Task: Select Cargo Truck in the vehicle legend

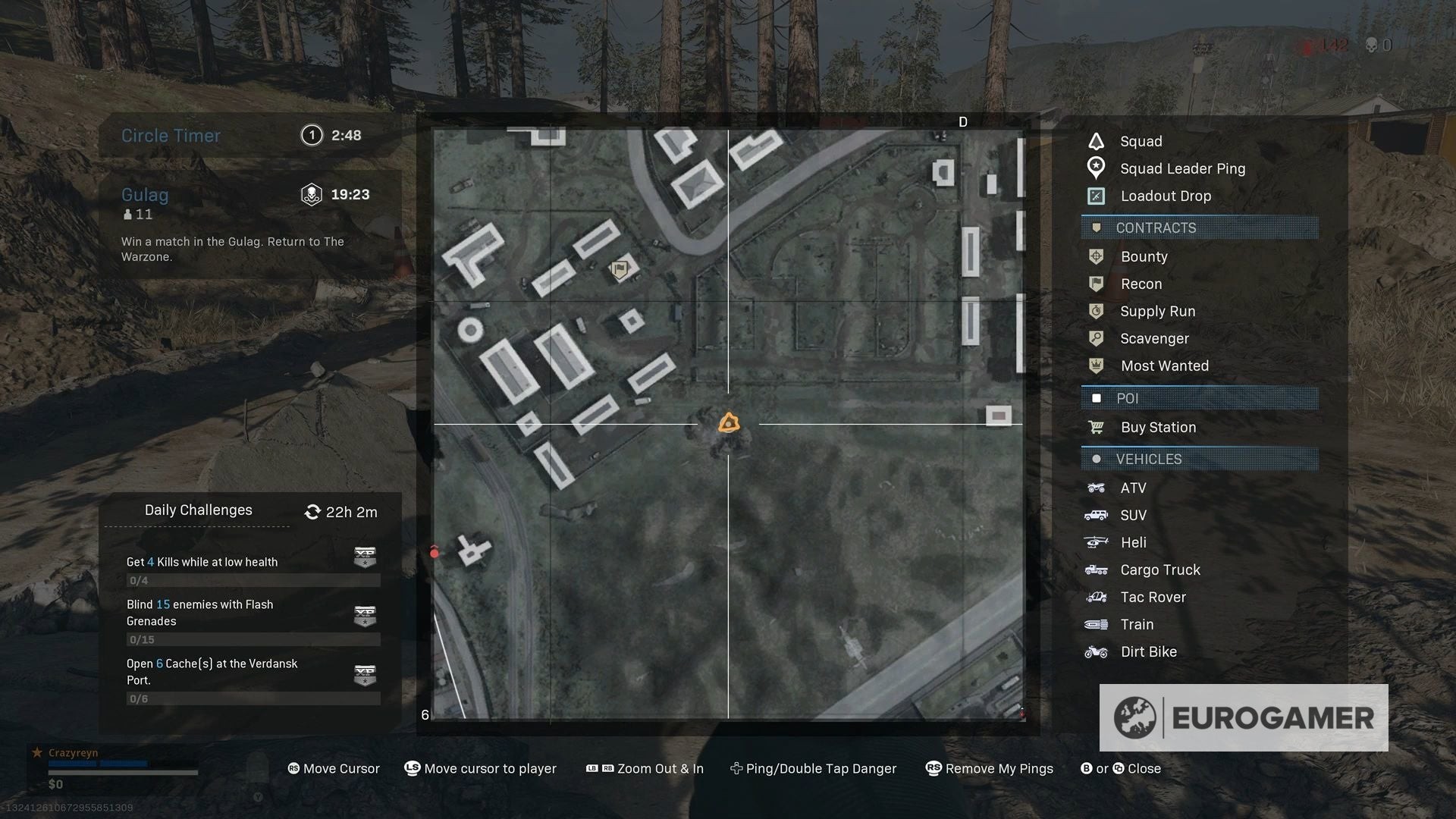Action: (1160, 570)
